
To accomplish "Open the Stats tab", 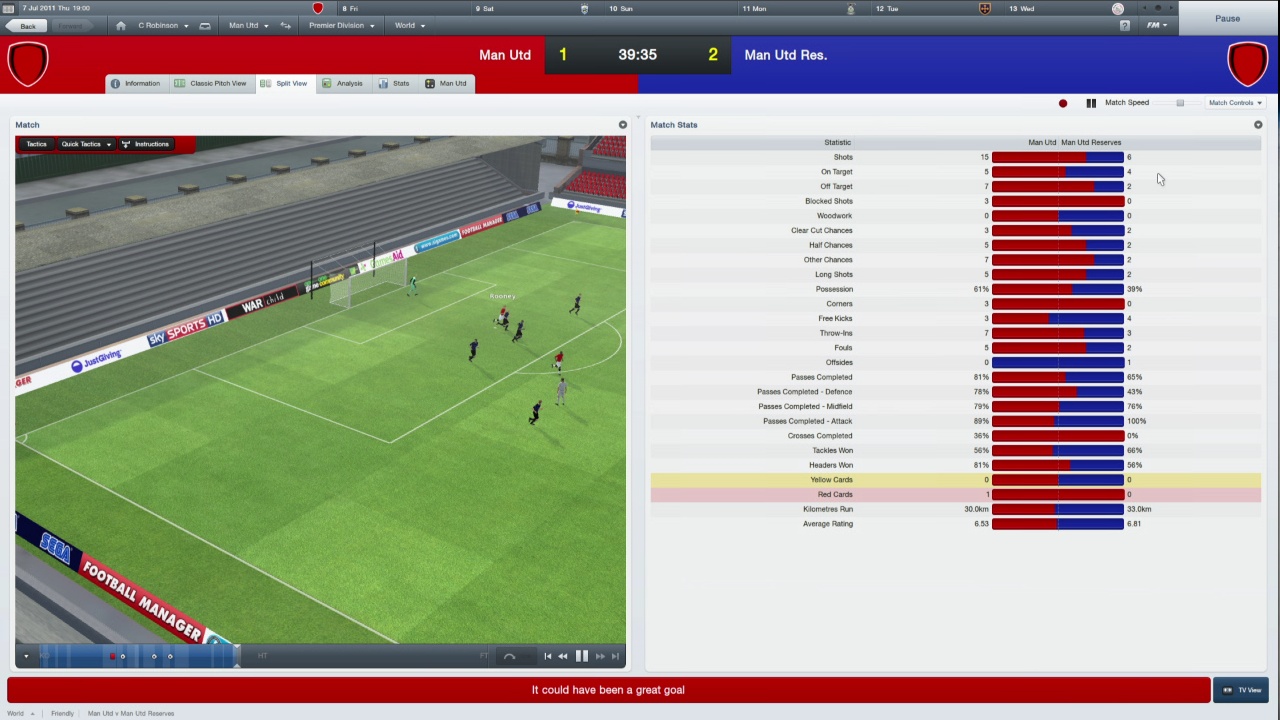I will click(400, 83).
